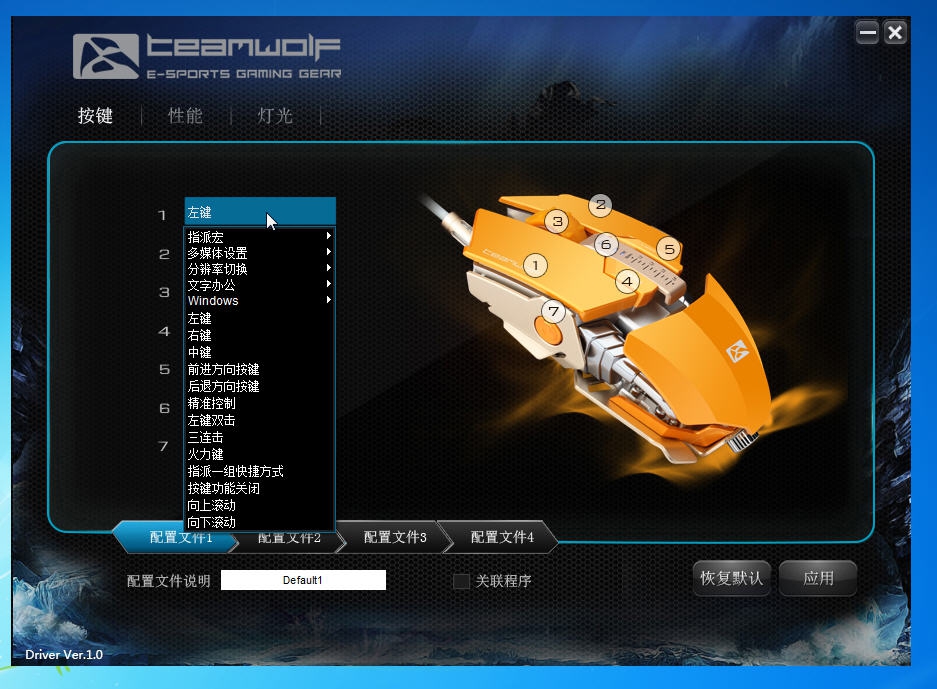Choose the 火力键 function
937x689 pixels.
[206, 454]
